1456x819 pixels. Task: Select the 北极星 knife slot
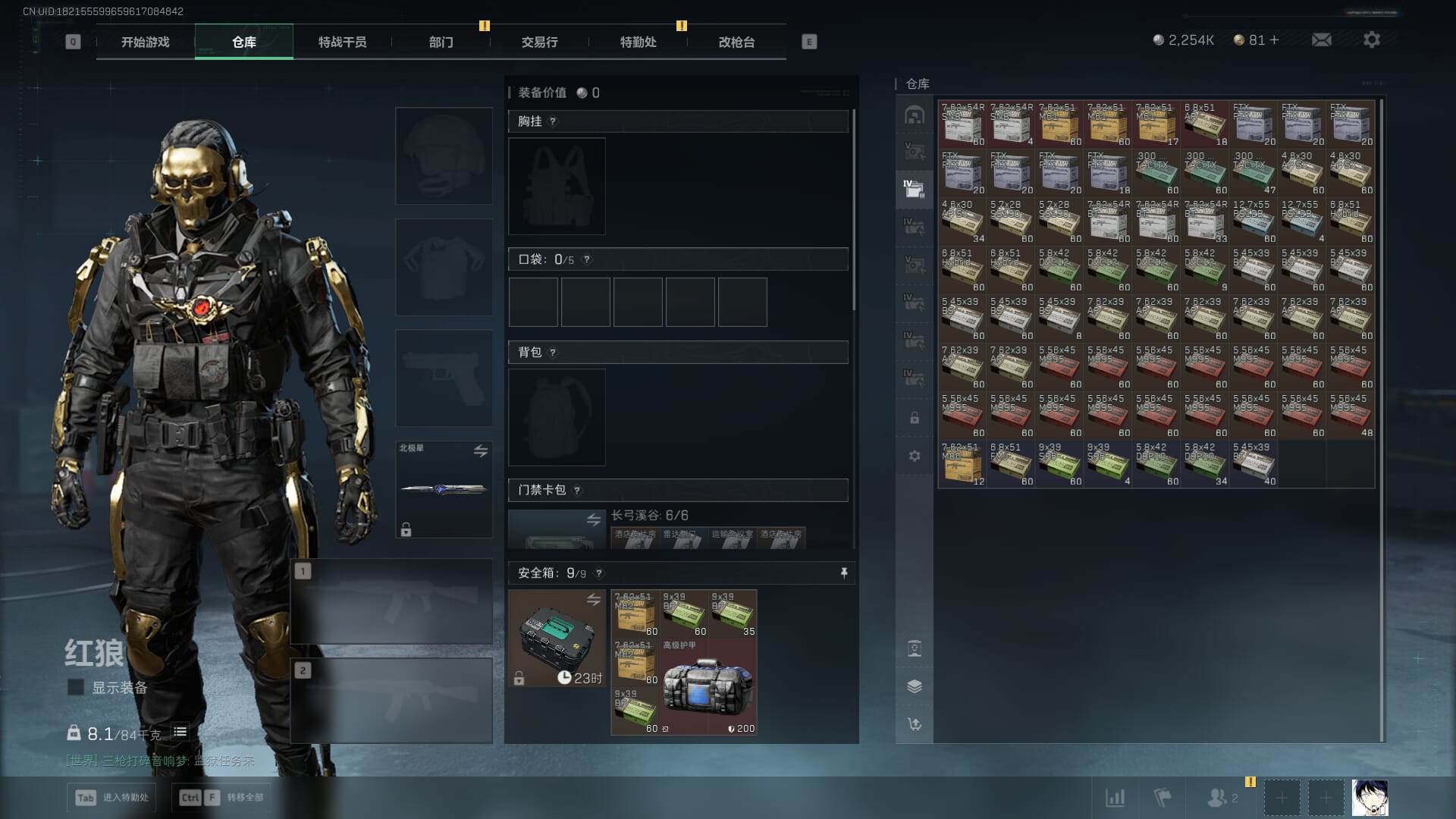(x=444, y=489)
